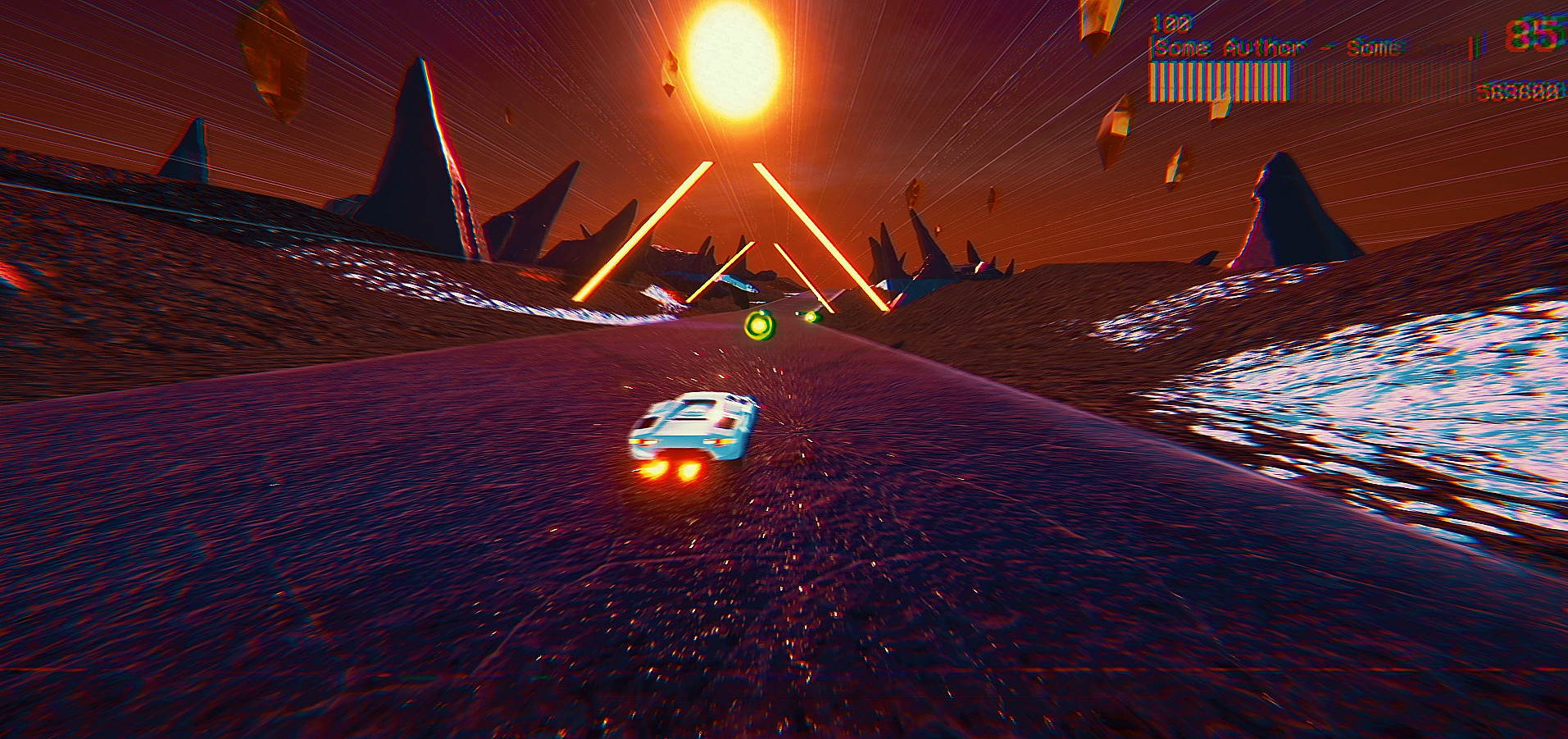The height and width of the screenshot is (739, 1568).
Task: Click the smaller green orb on the right
Action: point(811,316)
